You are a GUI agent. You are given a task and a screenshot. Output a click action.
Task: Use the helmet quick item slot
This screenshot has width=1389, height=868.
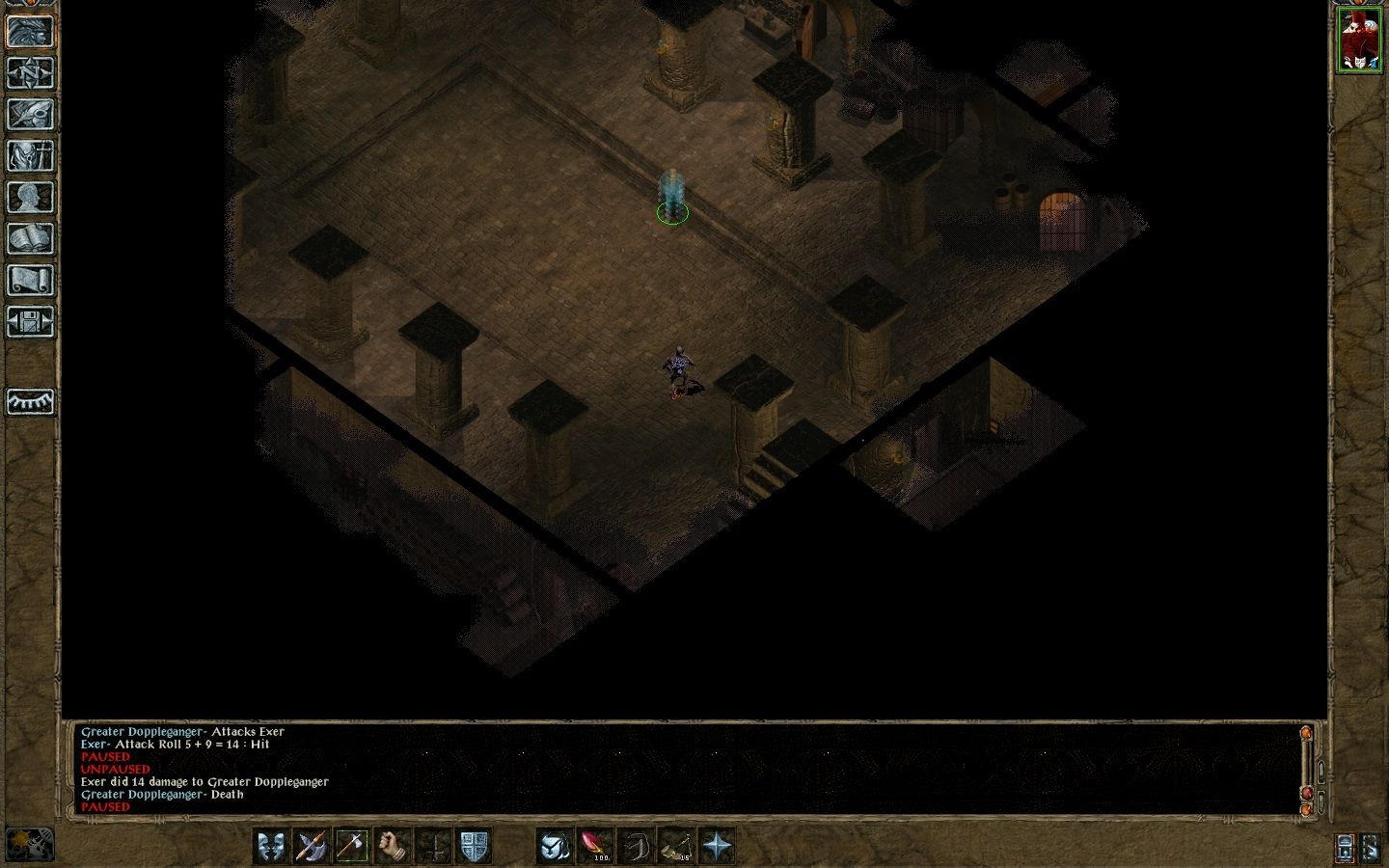(555, 846)
